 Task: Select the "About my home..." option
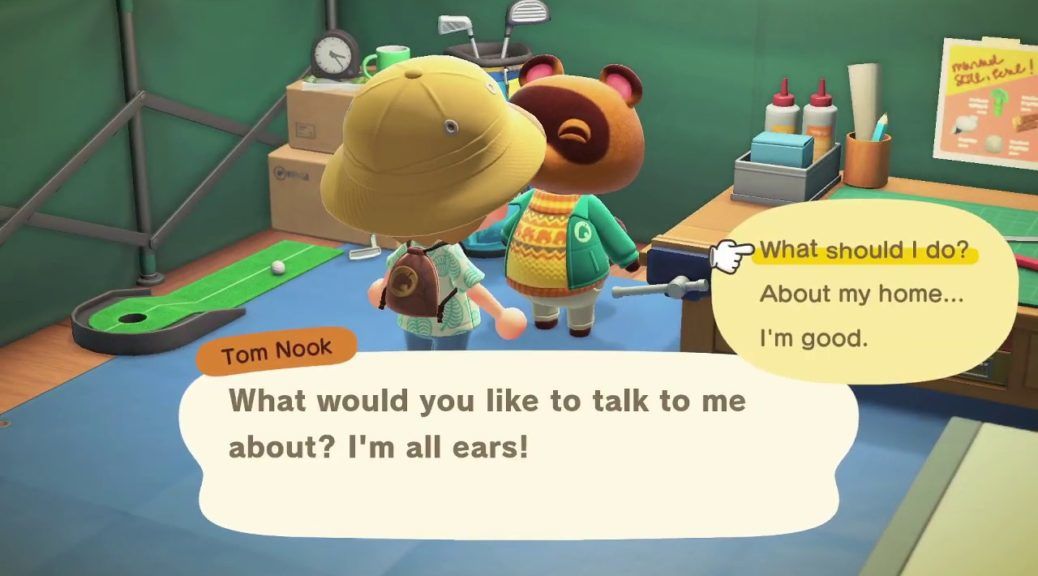point(854,295)
